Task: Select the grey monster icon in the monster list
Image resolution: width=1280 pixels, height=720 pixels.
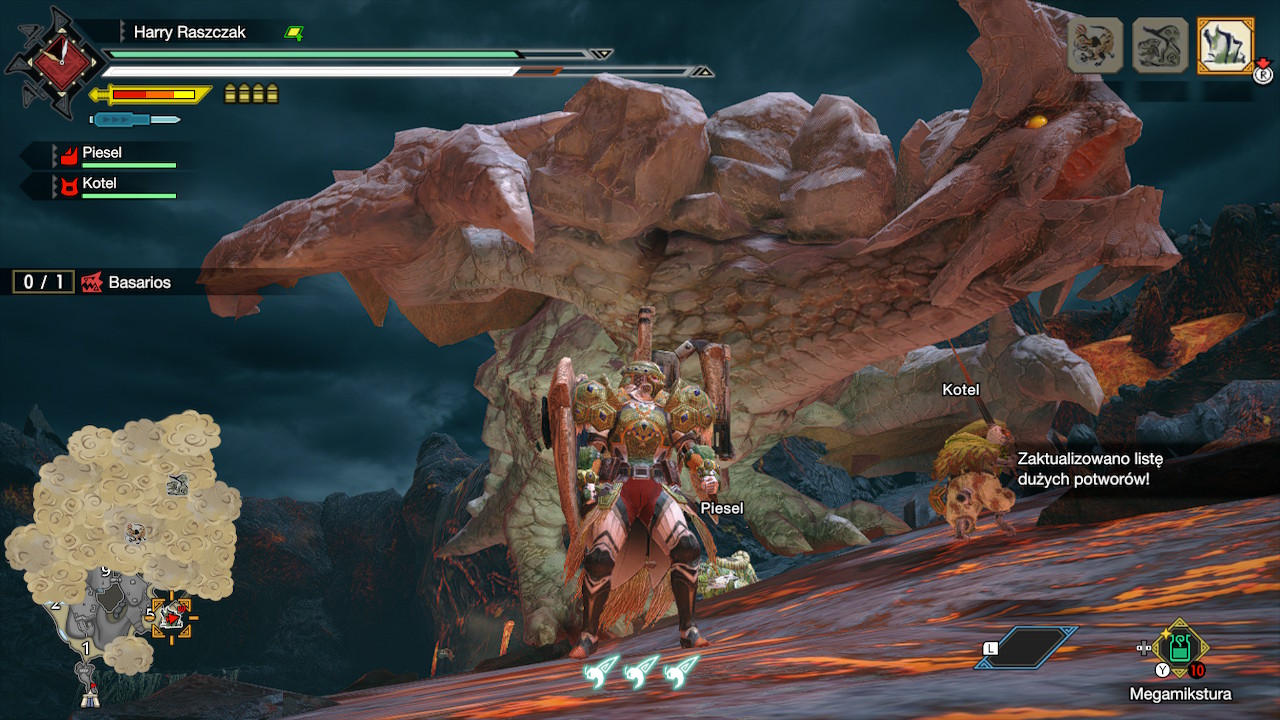Action: (1160, 45)
